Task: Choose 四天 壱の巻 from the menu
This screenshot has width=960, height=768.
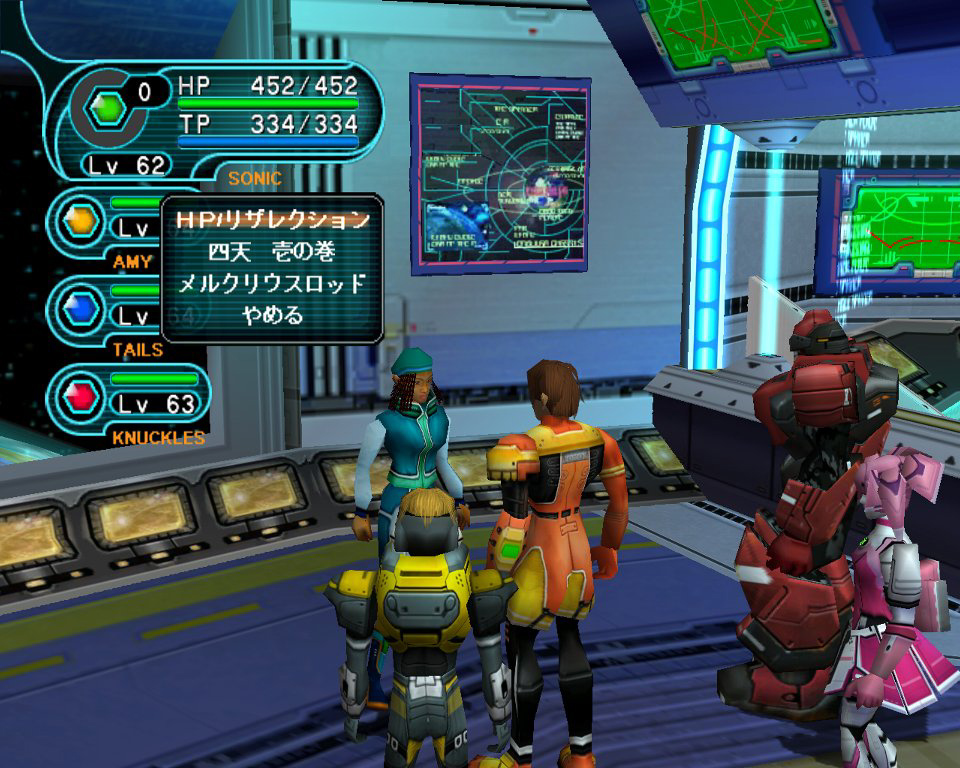Action: 272,252
